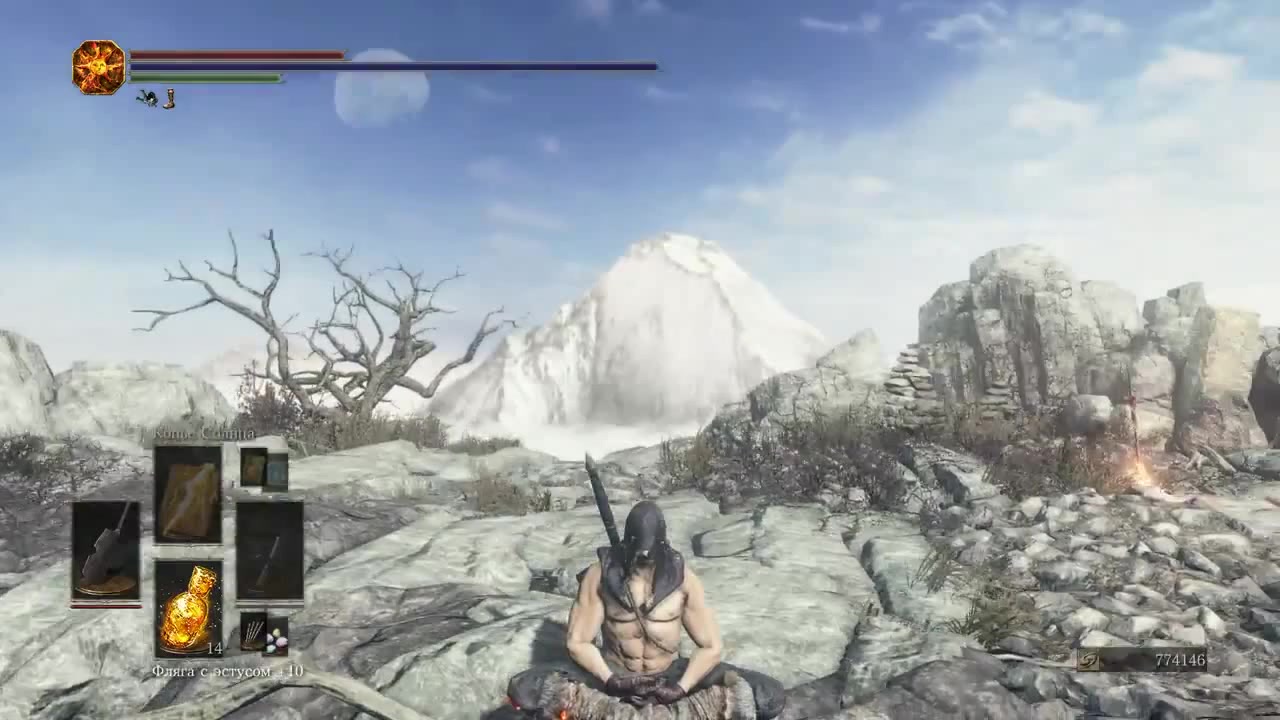Click the Warrior of Sunlight covenant emblem
Image resolution: width=1280 pixels, height=720 pixels.
click(98, 67)
